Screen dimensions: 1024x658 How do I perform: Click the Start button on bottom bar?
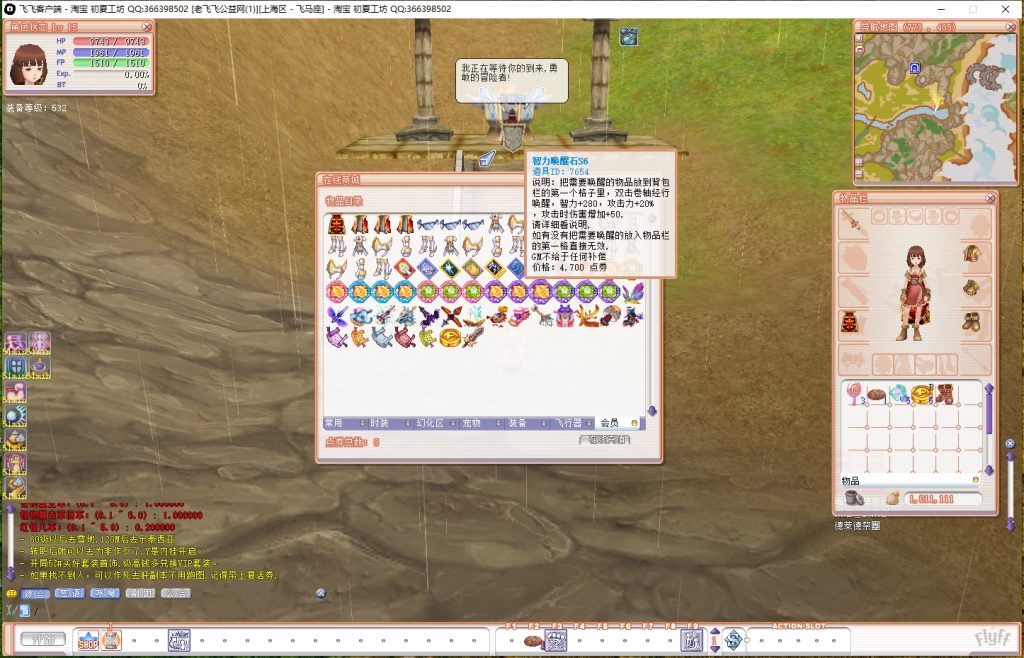(42, 639)
